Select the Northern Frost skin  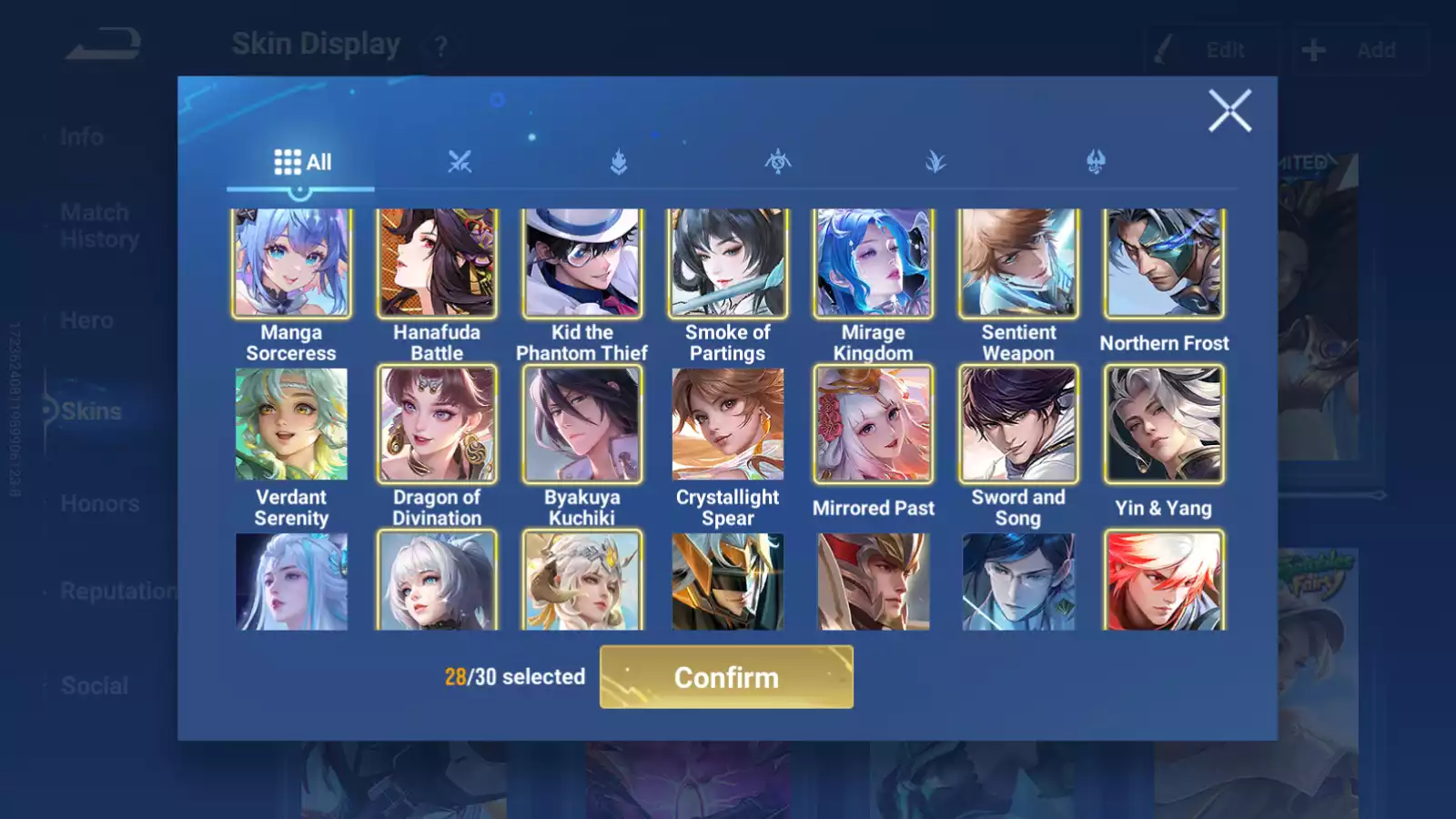click(x=1164, y=263)
